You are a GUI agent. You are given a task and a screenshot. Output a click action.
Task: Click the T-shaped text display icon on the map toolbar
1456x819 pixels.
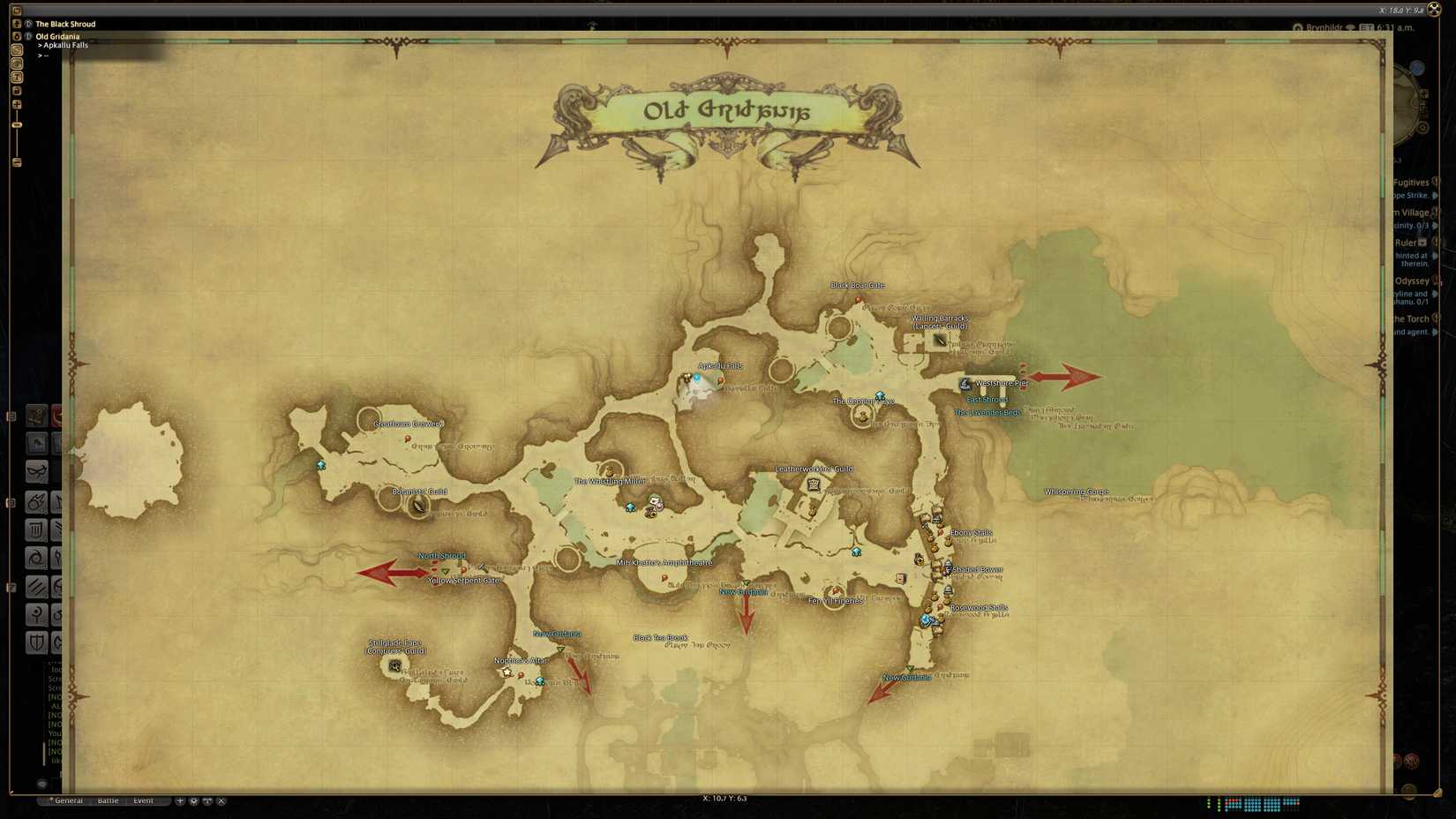[x=16, y=76]
